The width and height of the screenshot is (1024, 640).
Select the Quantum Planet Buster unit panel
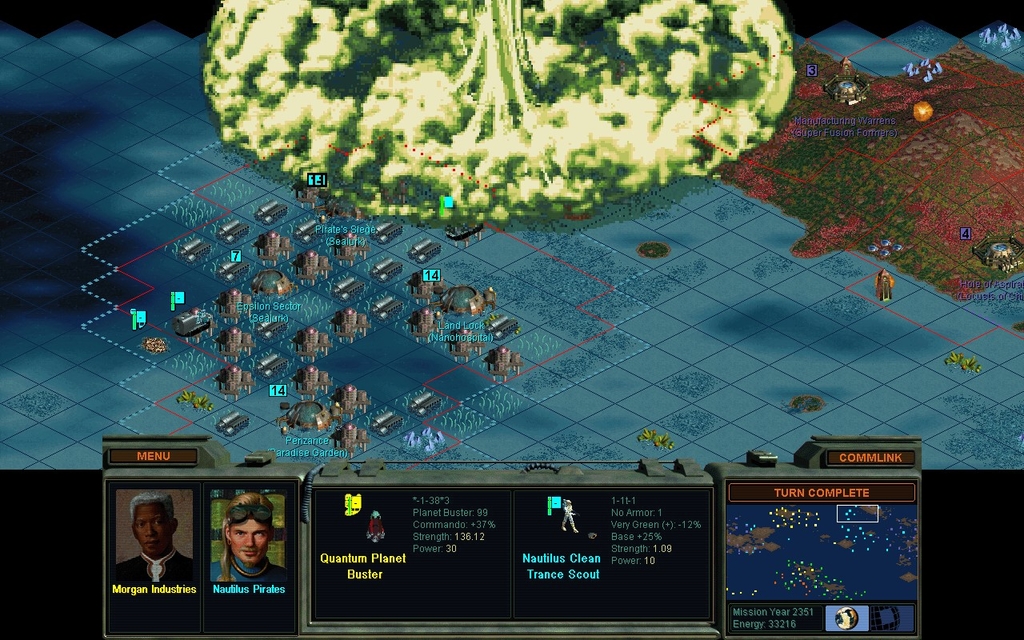pos(412,553)
